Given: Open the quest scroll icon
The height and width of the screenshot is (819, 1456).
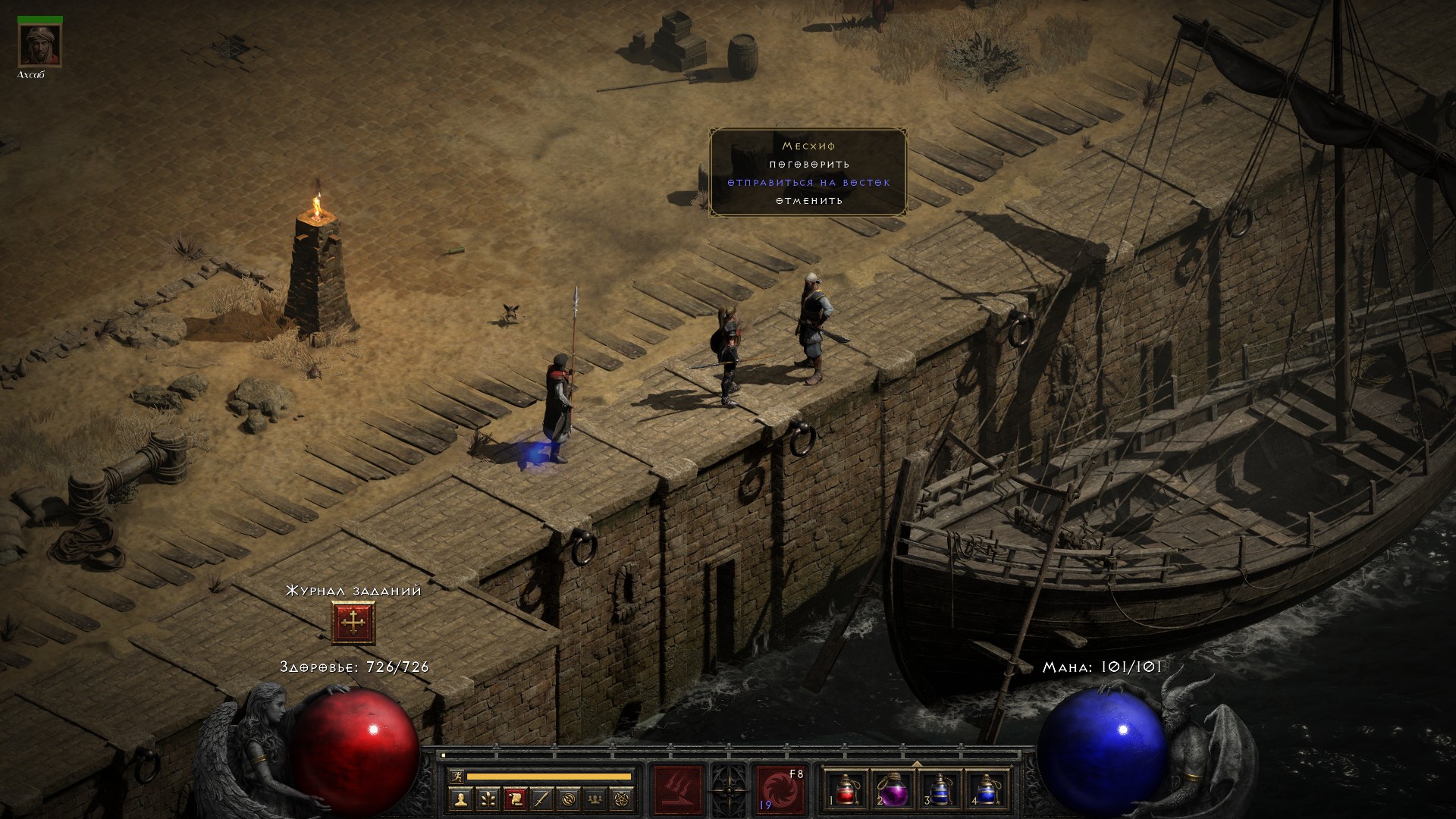Looking at the screenshot, I should pos(514,798).
